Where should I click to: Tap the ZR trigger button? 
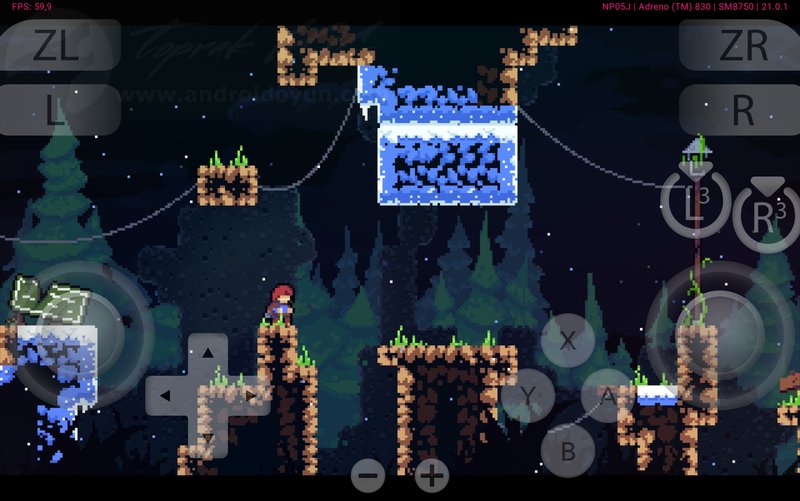pos(742,45)
